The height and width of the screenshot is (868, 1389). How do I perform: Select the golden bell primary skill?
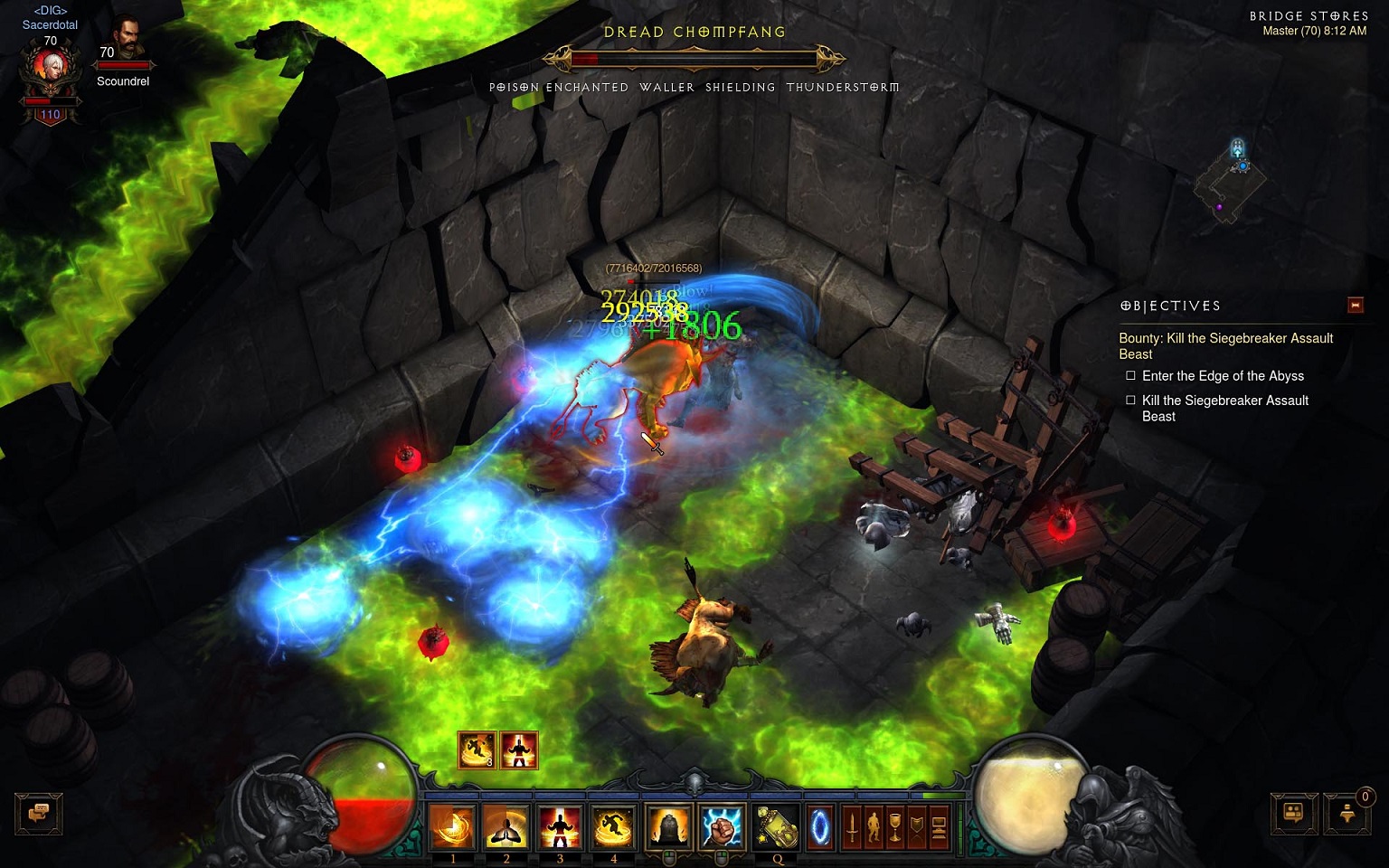coord(669,826)
